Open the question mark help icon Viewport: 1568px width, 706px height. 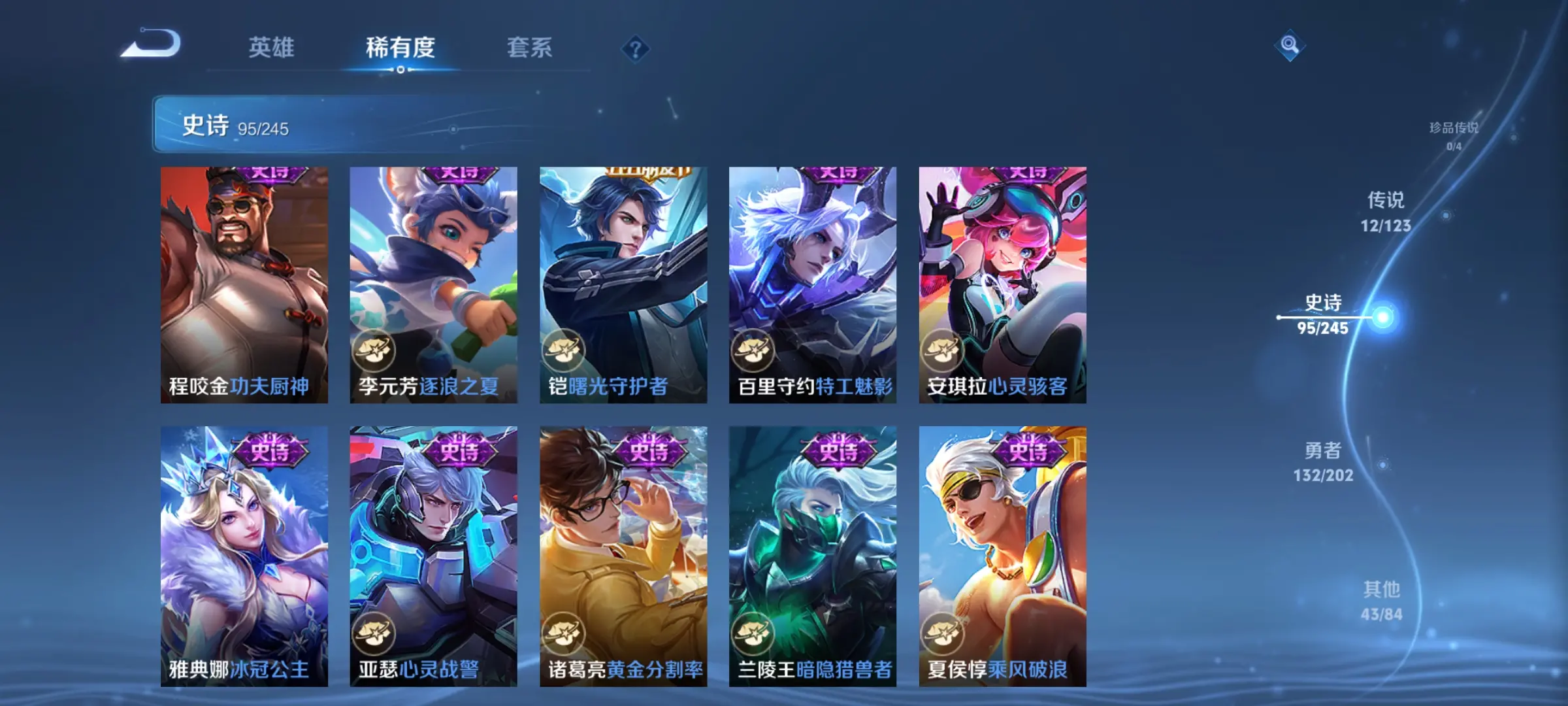pos(635,49)
